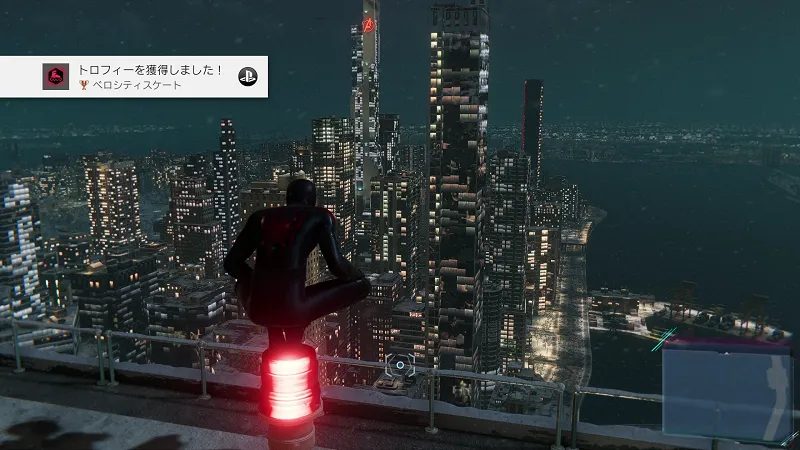Click the PlayStation logo in the notification

pos(247,77)
